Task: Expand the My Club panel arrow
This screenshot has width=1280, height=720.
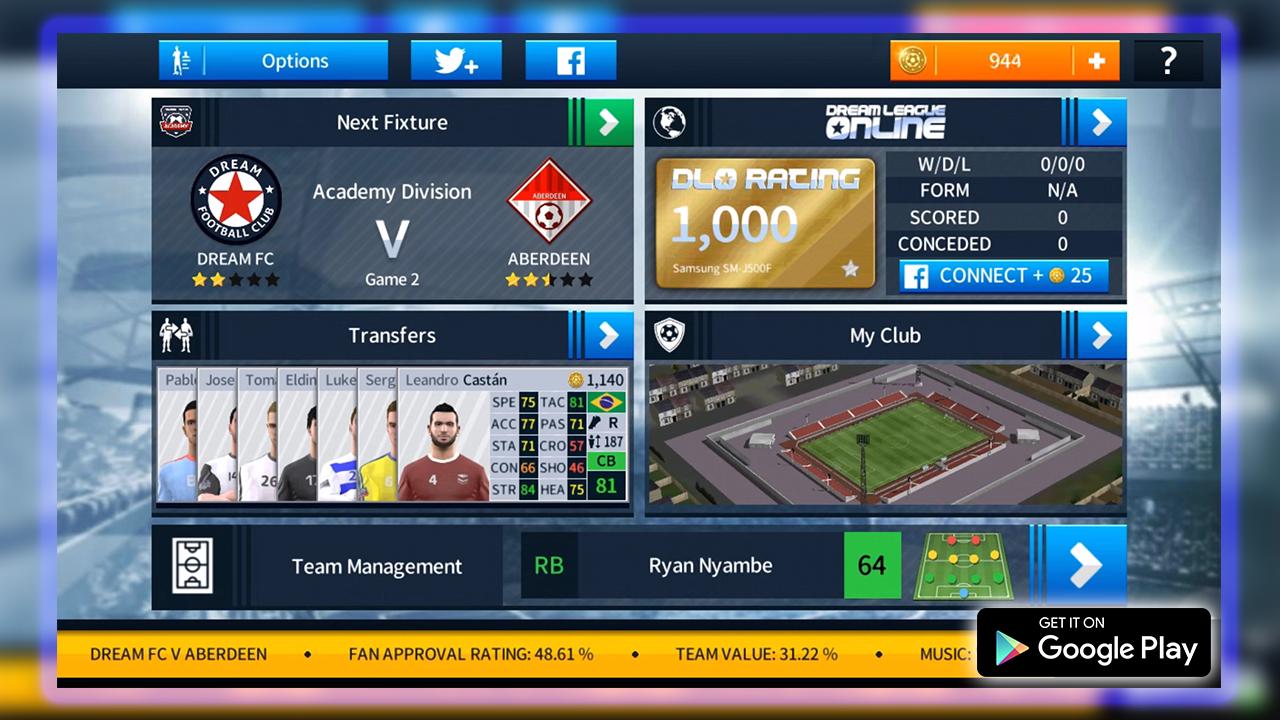Action: (1100, 335)
